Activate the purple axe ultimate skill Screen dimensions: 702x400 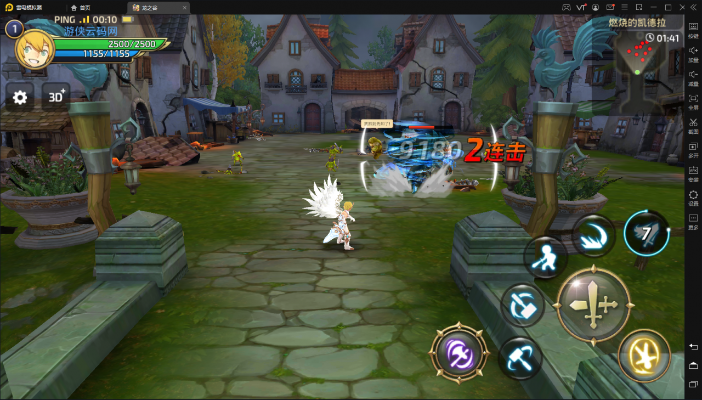(x=459, y=354)
